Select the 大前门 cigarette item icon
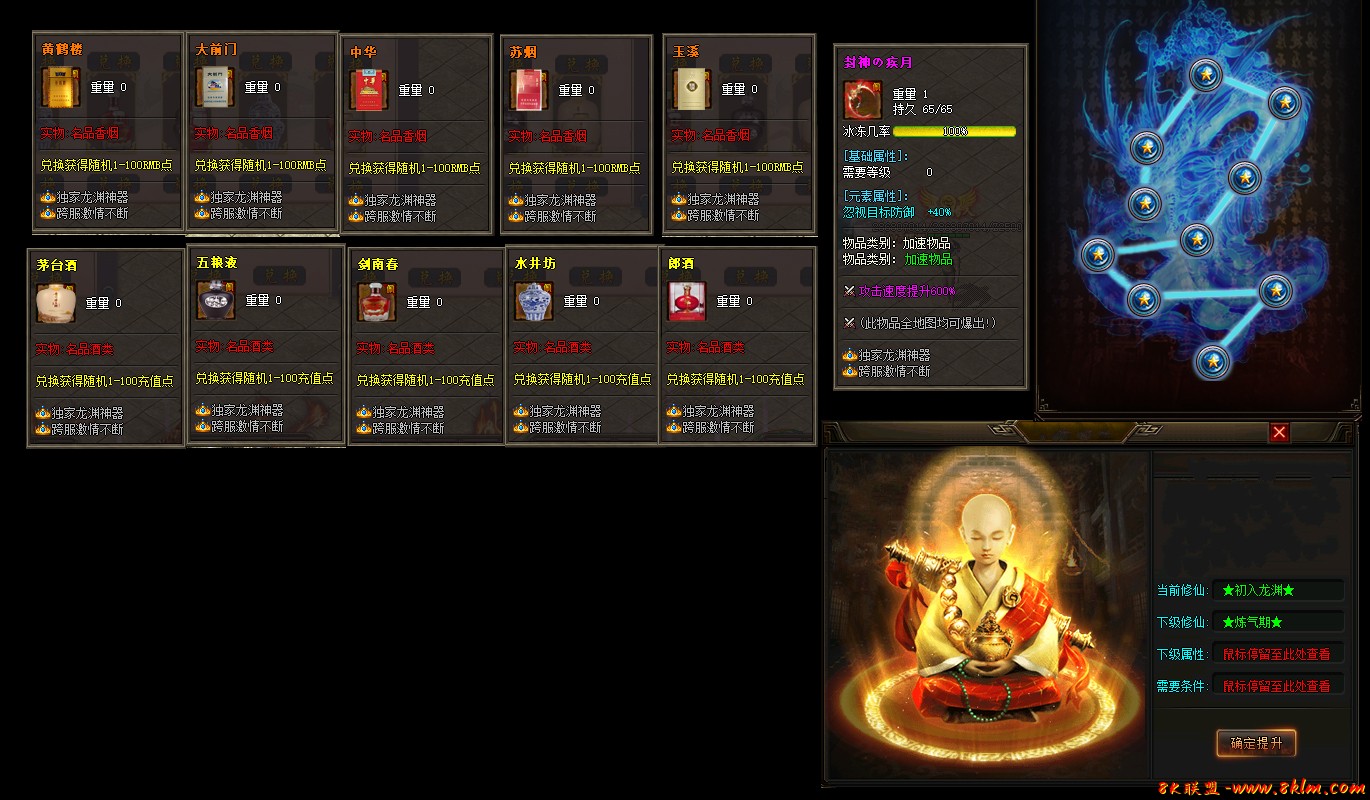Image resolution: width=1370 pixels, height=800 pixels. pos(215,87)
